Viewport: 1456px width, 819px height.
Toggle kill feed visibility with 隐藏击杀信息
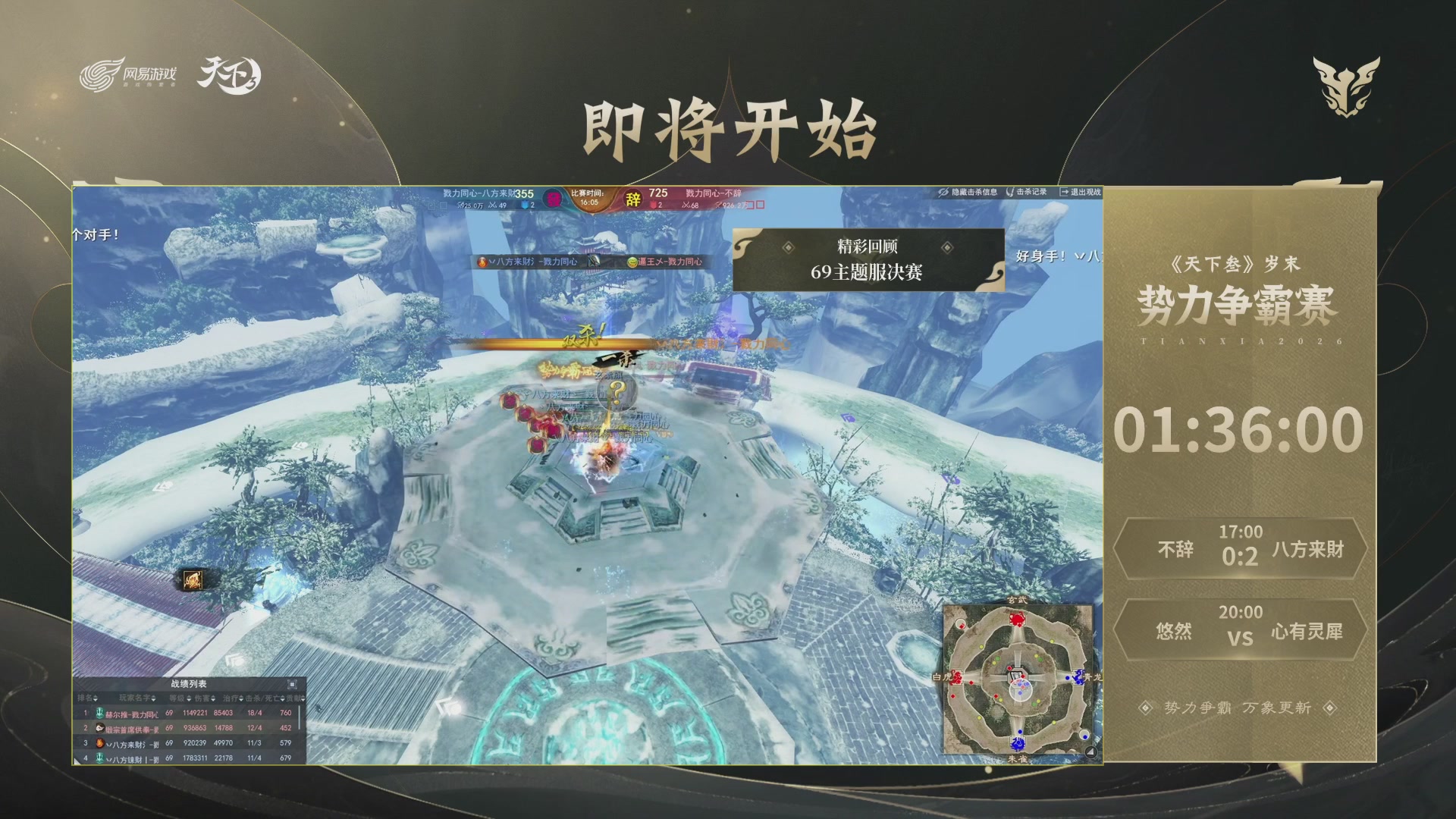pos(974,192)
